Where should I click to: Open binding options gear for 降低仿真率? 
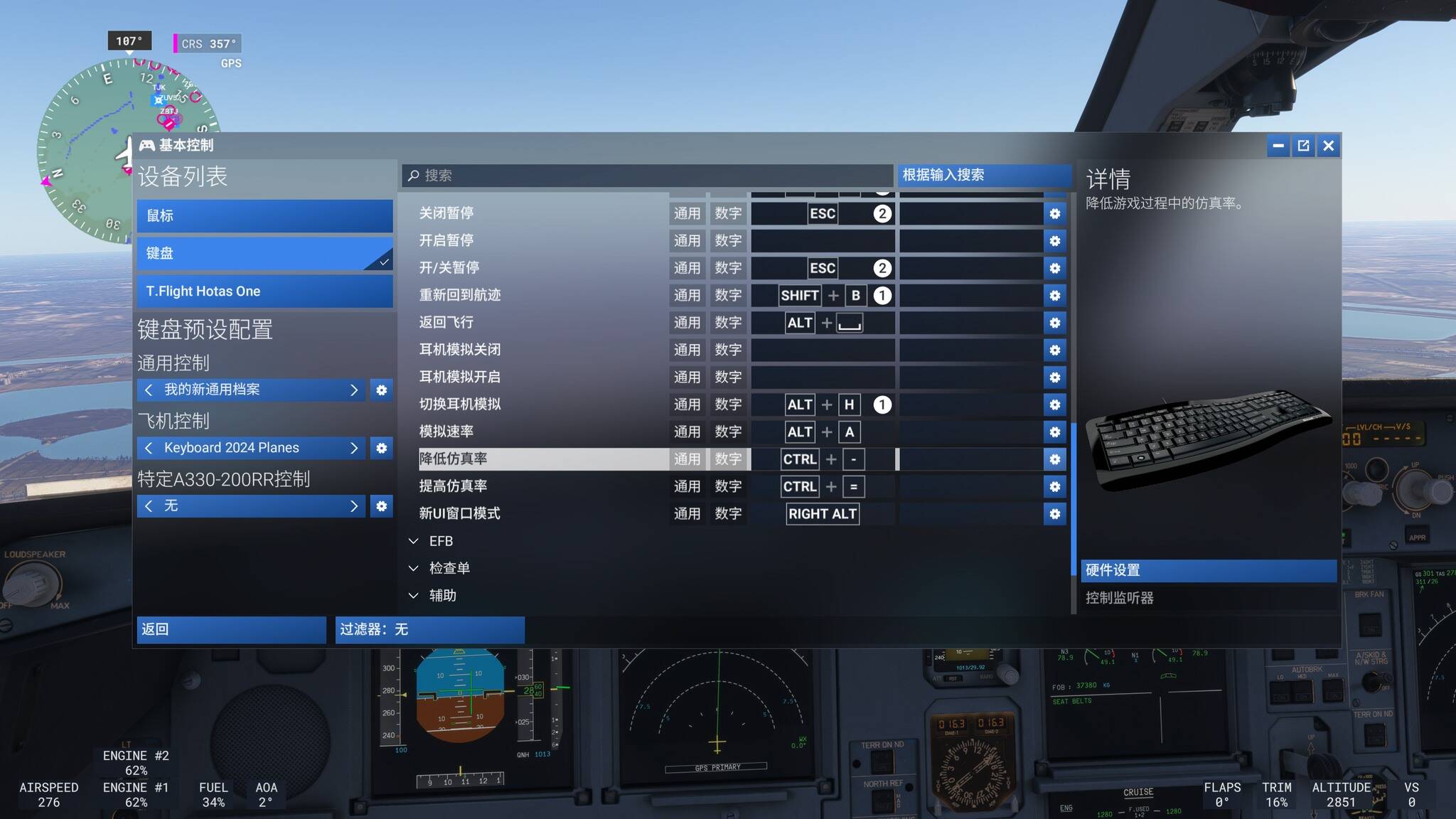coord(1055,459)
